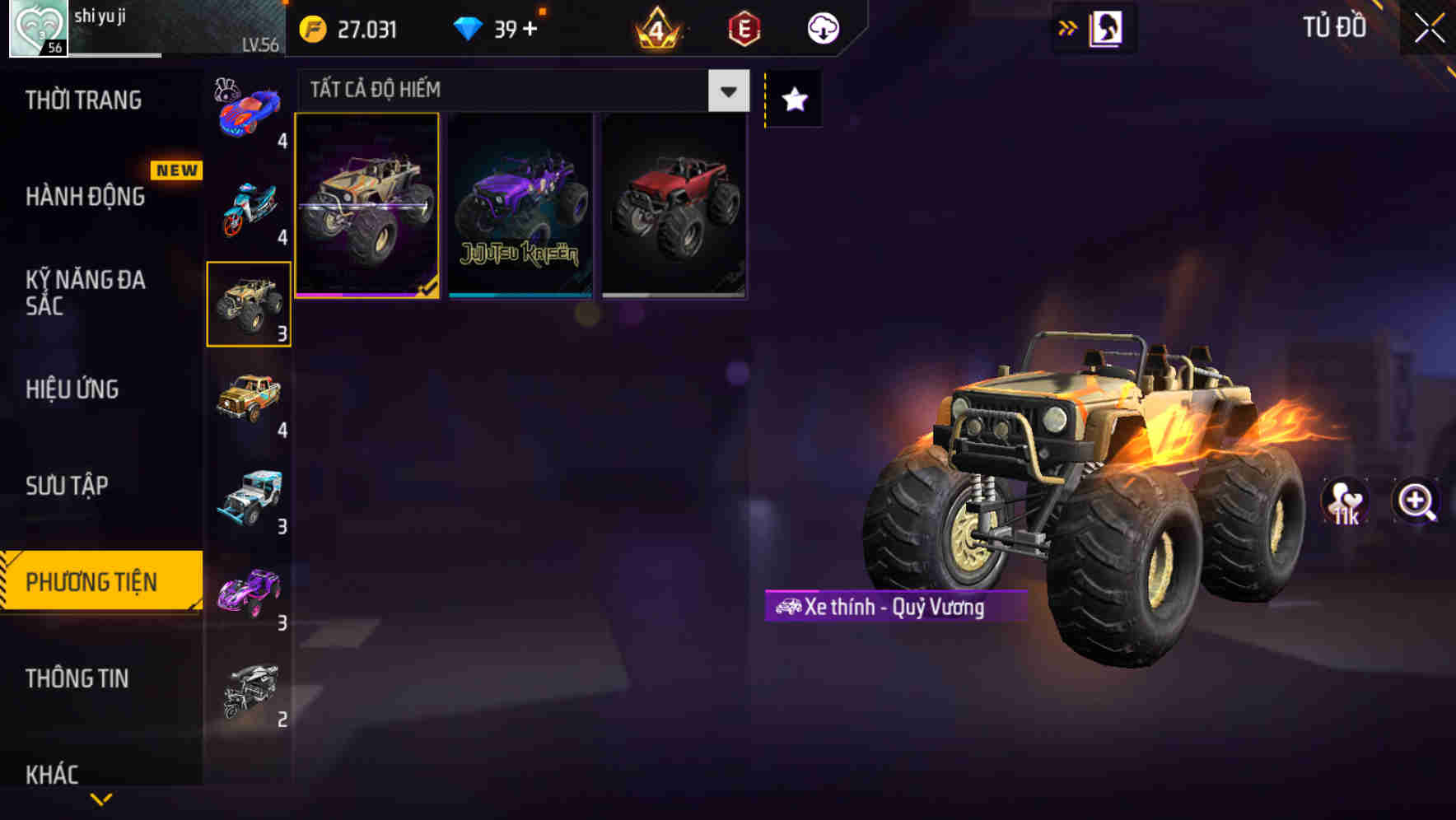This screenshot has width=1456, height=820.
Task: Toggle the star favorites filter
Action: pos(793,100)
